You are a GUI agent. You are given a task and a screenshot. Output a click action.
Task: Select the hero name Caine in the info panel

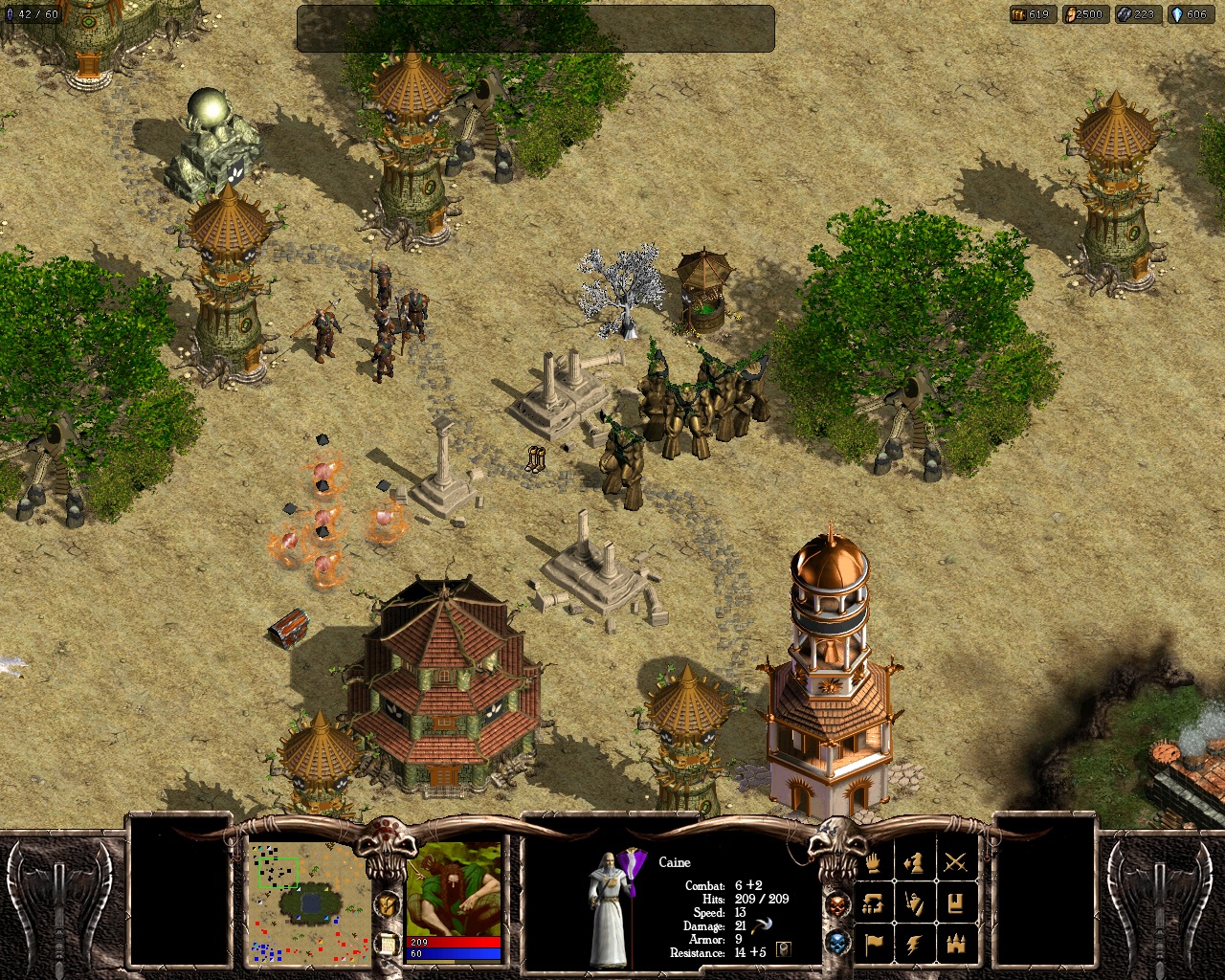point(675,861)
